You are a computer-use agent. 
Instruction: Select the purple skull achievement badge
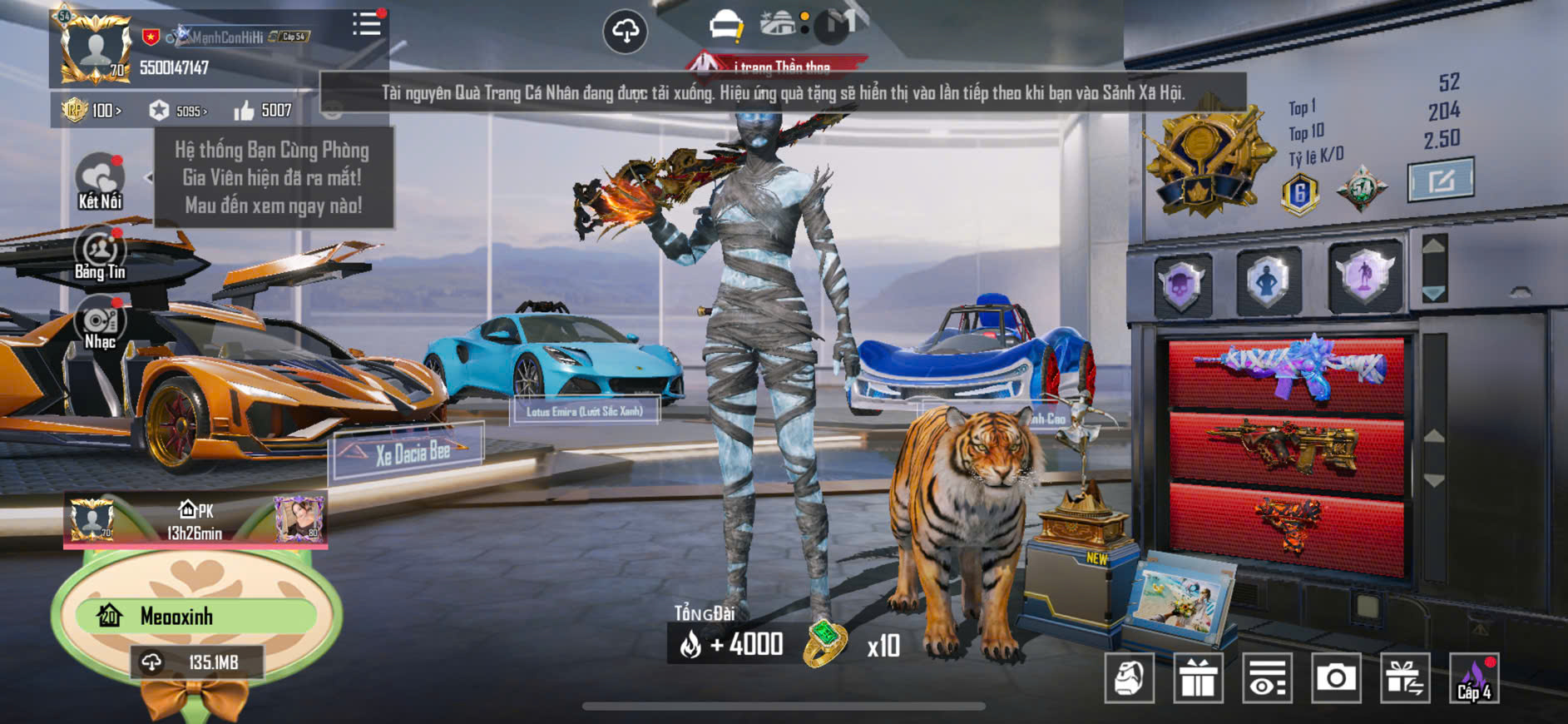1182,283
